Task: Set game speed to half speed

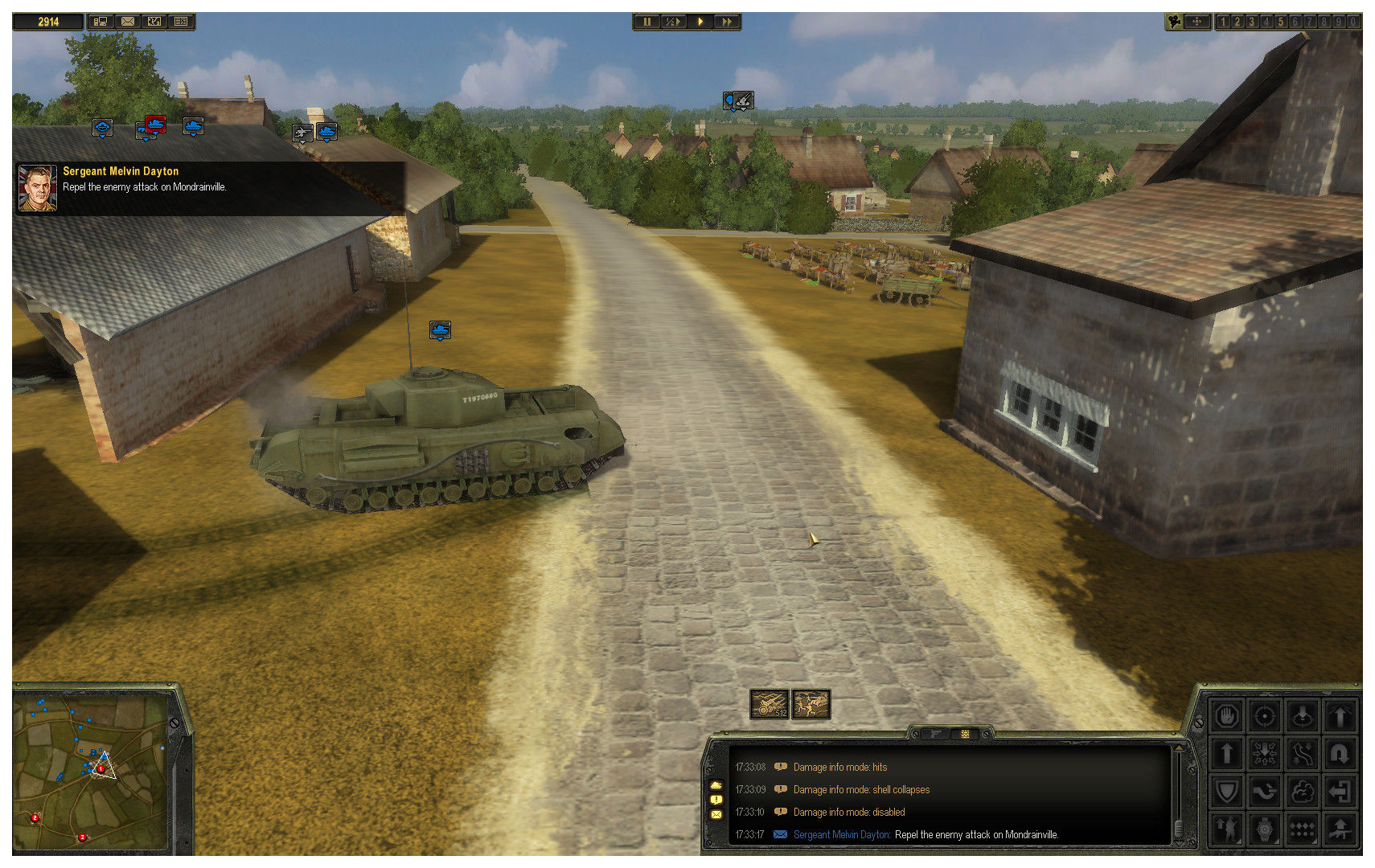Action: pyautogui.click(x=672, y=22)
